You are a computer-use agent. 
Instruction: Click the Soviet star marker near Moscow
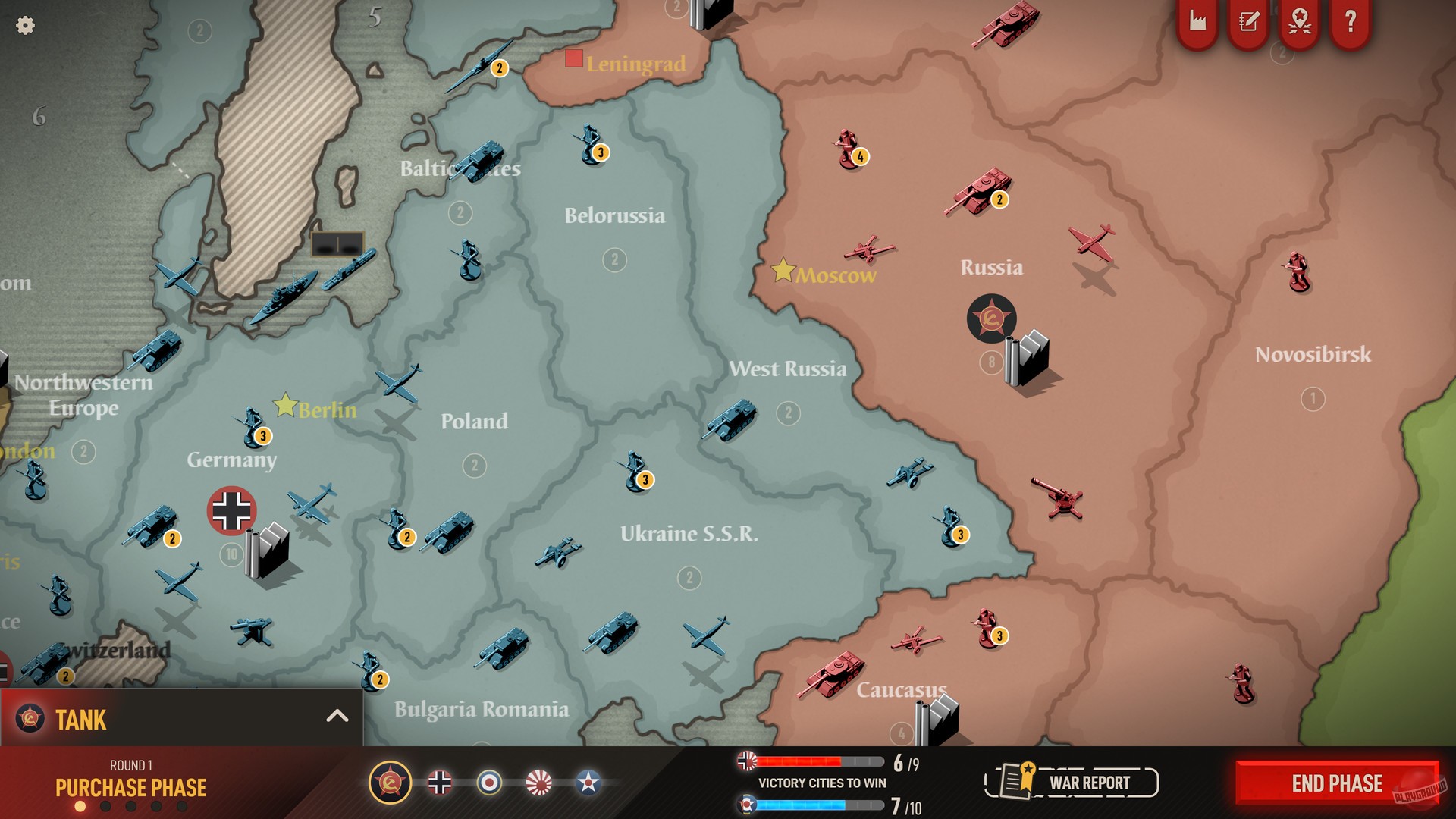[992, 319]
